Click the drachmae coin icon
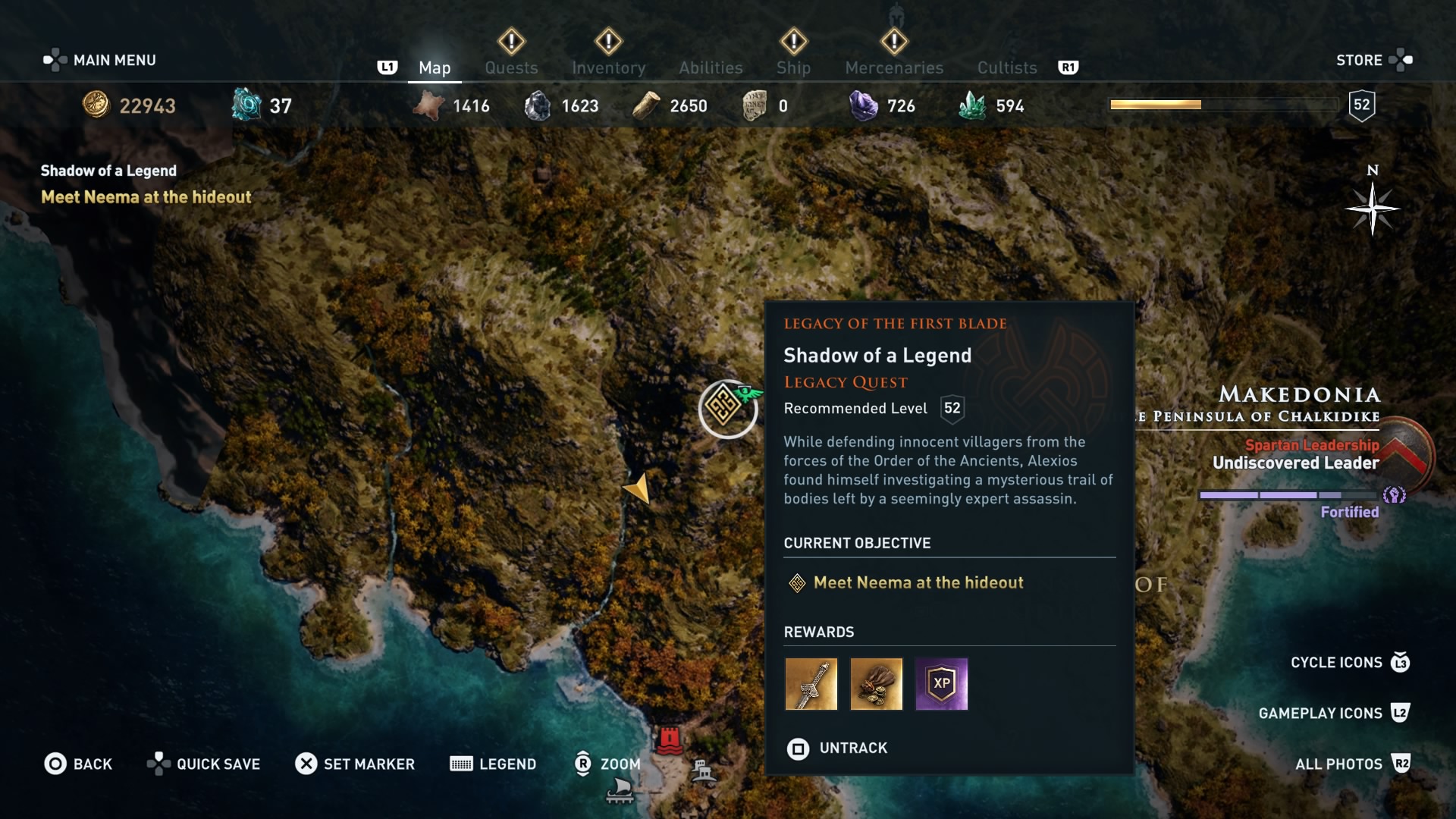Image resolution: width=1456 pixels, height=819 pixels. coord(96,105)
